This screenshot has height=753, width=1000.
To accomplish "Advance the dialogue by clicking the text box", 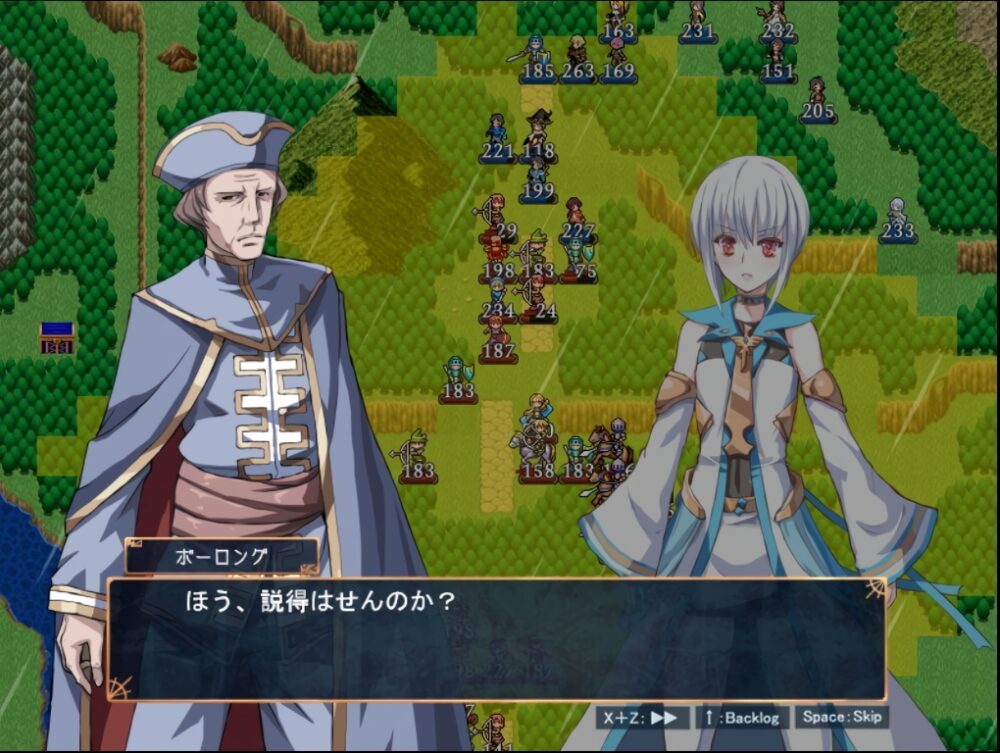I will coord(496,640).
